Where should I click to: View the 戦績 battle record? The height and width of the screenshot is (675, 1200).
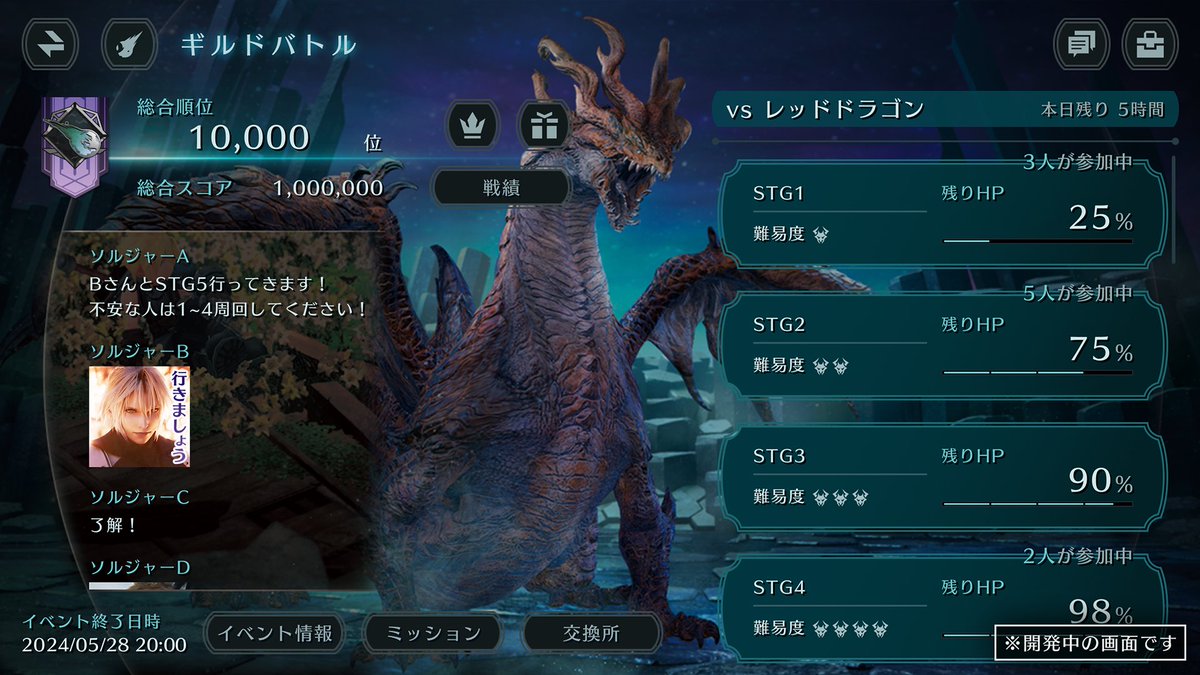point(500,187)
